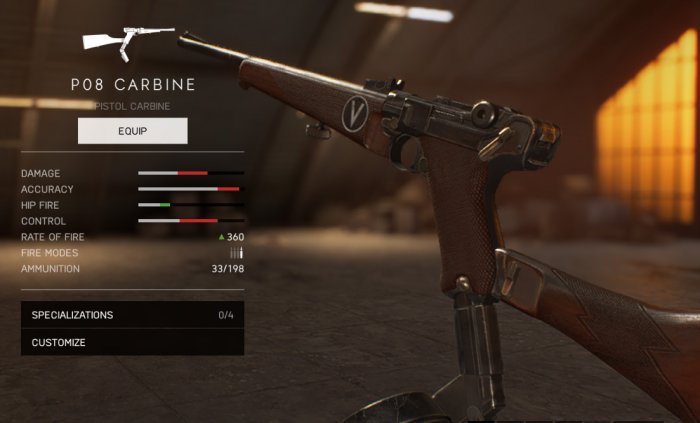700x423 pixels.
Task: Equip the P08 Carbine
Action: [132, 131]
